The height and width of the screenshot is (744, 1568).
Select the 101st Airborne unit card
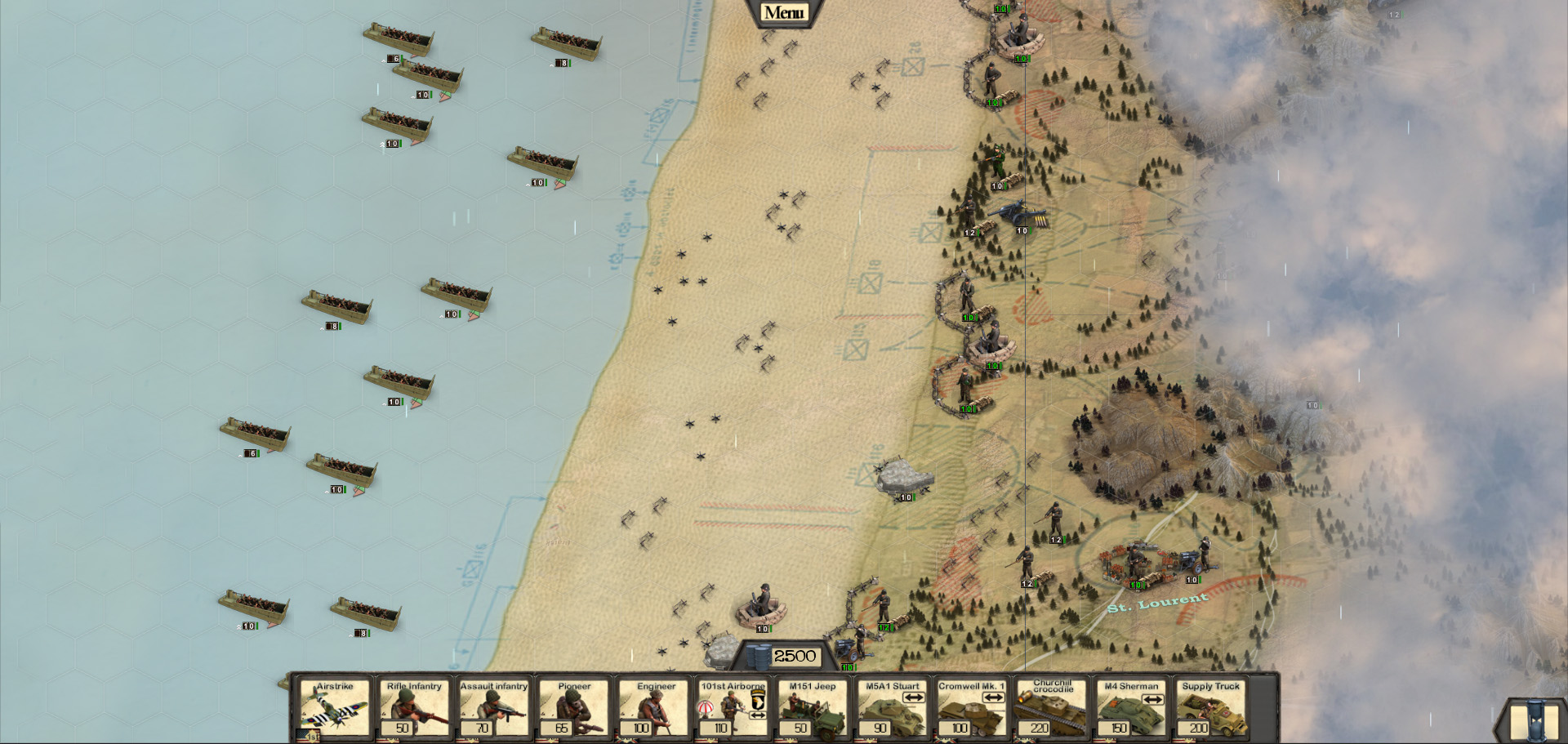[x=733, y=709]
